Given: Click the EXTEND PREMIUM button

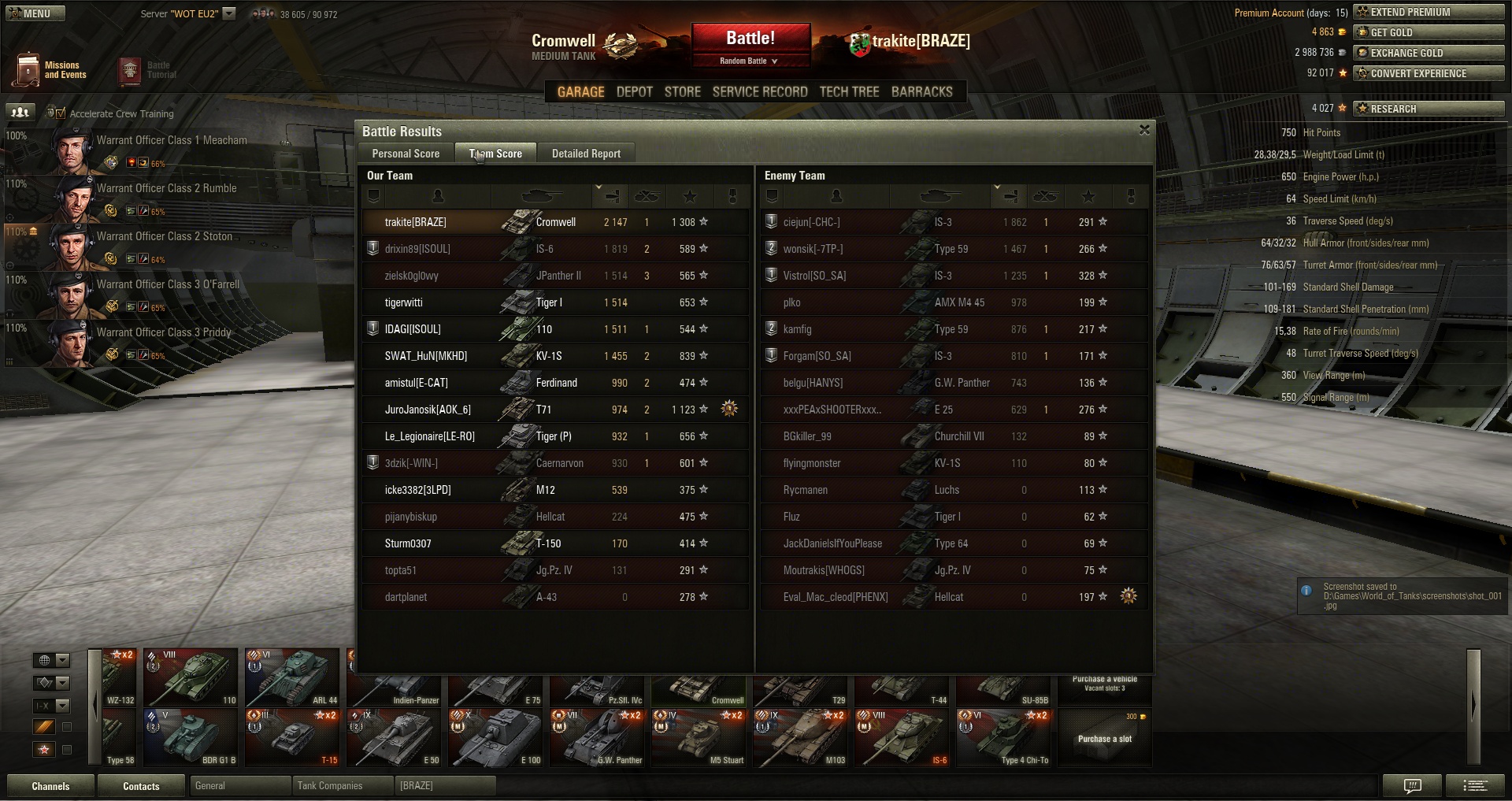Looking at the screenshot, I should pos(1429,12).
